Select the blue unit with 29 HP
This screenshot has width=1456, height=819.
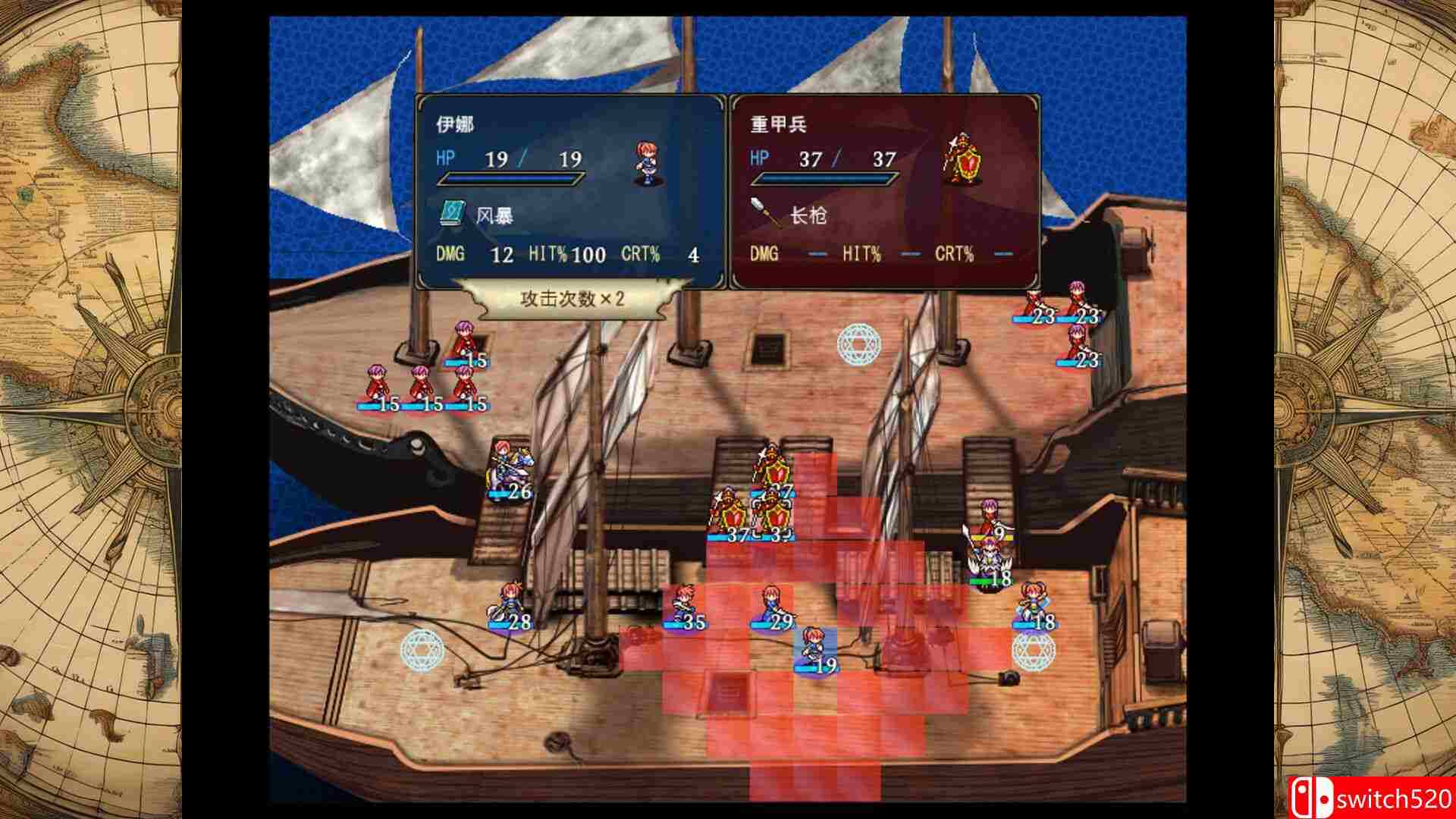[x=771, y=606]
